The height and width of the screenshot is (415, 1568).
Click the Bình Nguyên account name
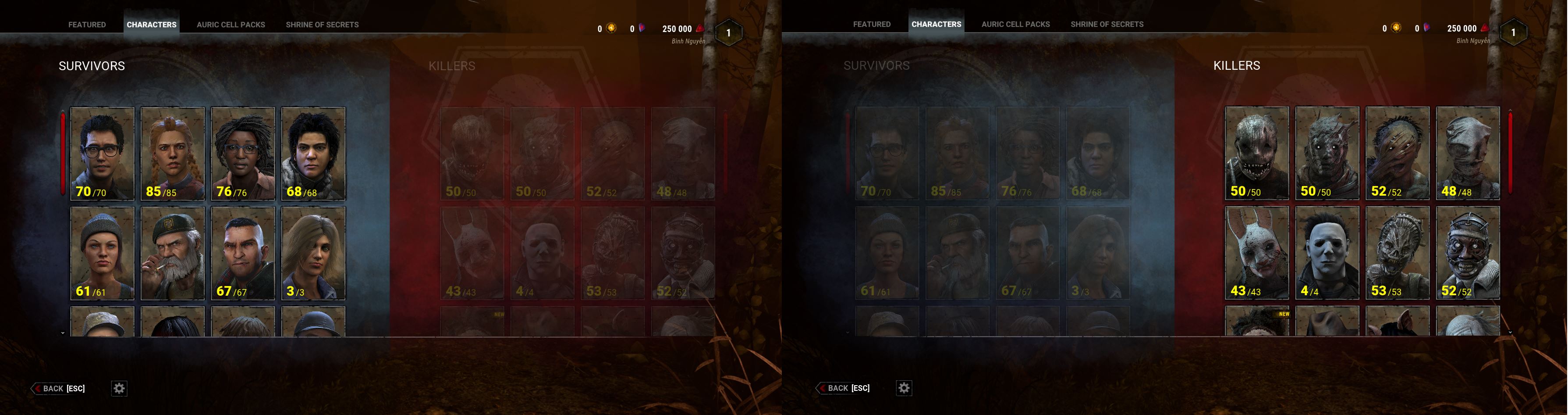pos(688,41)
